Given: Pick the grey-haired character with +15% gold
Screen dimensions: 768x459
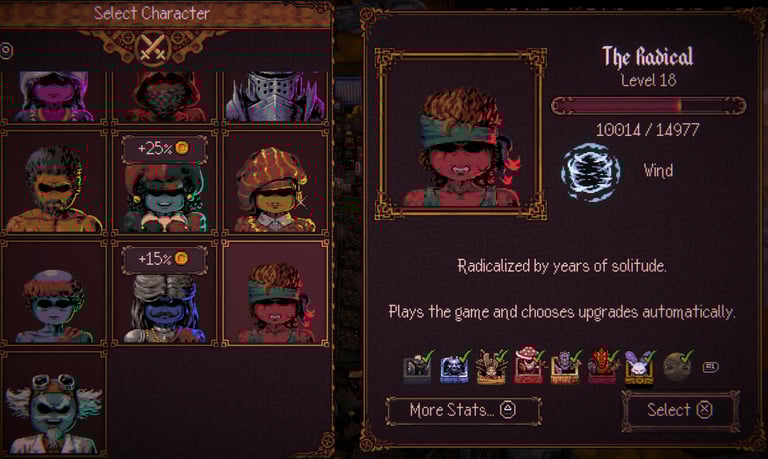Looking at the screenshot, I should pyautogui.click(x=164, y=302).
